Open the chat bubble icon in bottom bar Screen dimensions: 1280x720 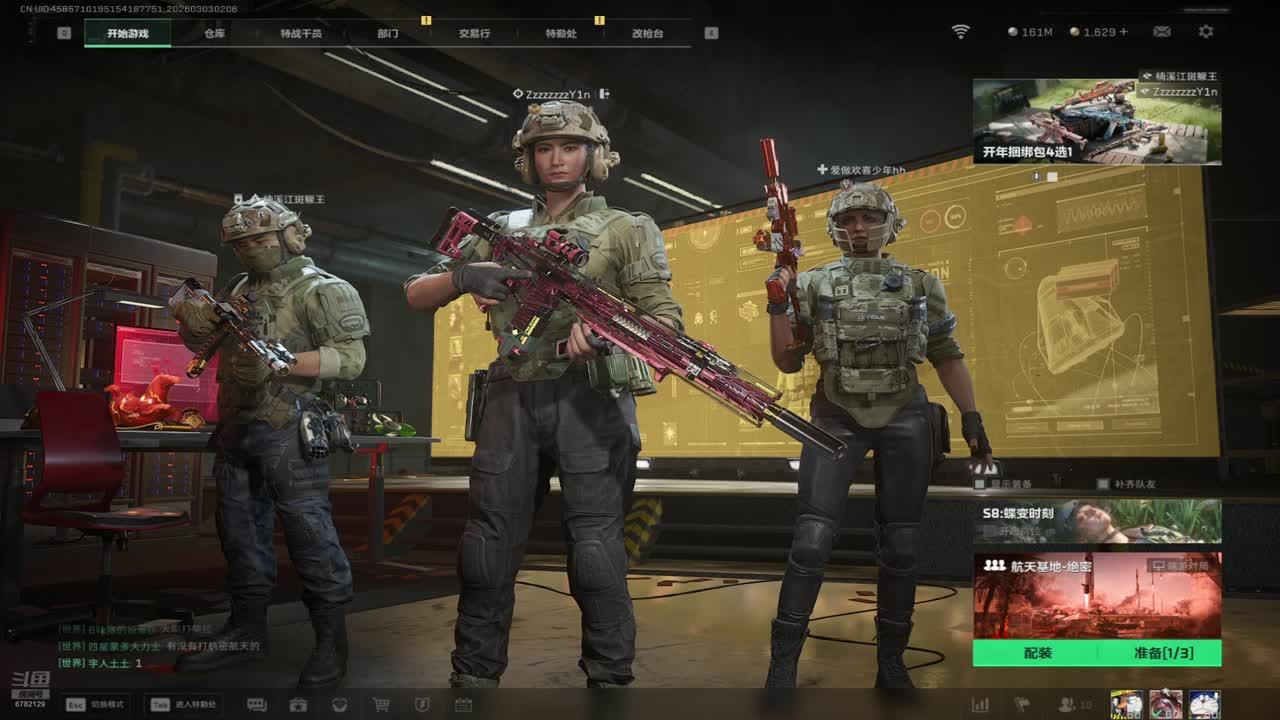coord(256,704)
